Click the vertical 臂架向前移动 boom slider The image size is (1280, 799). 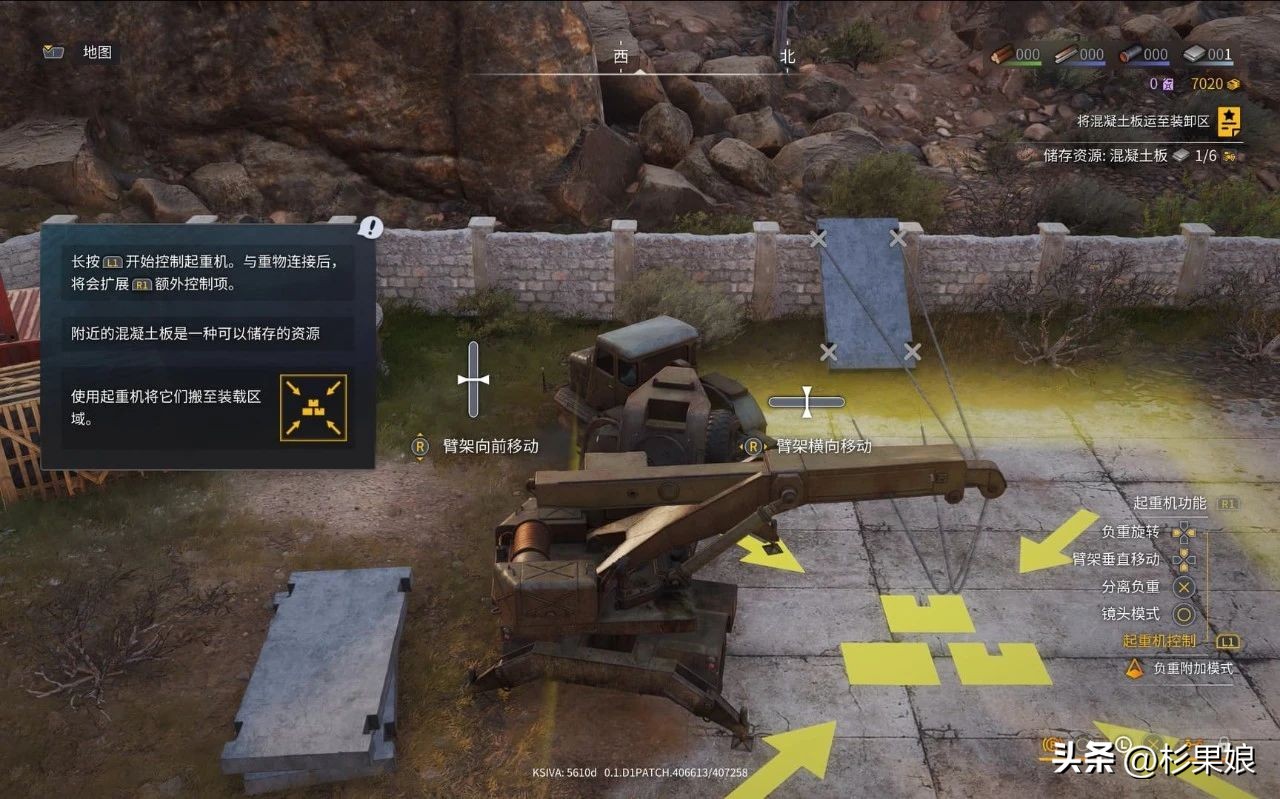pyautogui.click(x=474, y=380)
